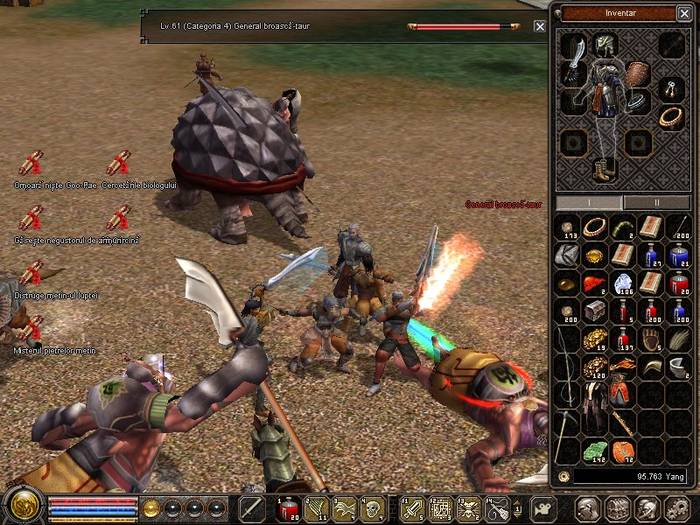The width and height of the screenshot is (700, 525).
Task: Switch to inventory page I
Action: coord(590,203)
